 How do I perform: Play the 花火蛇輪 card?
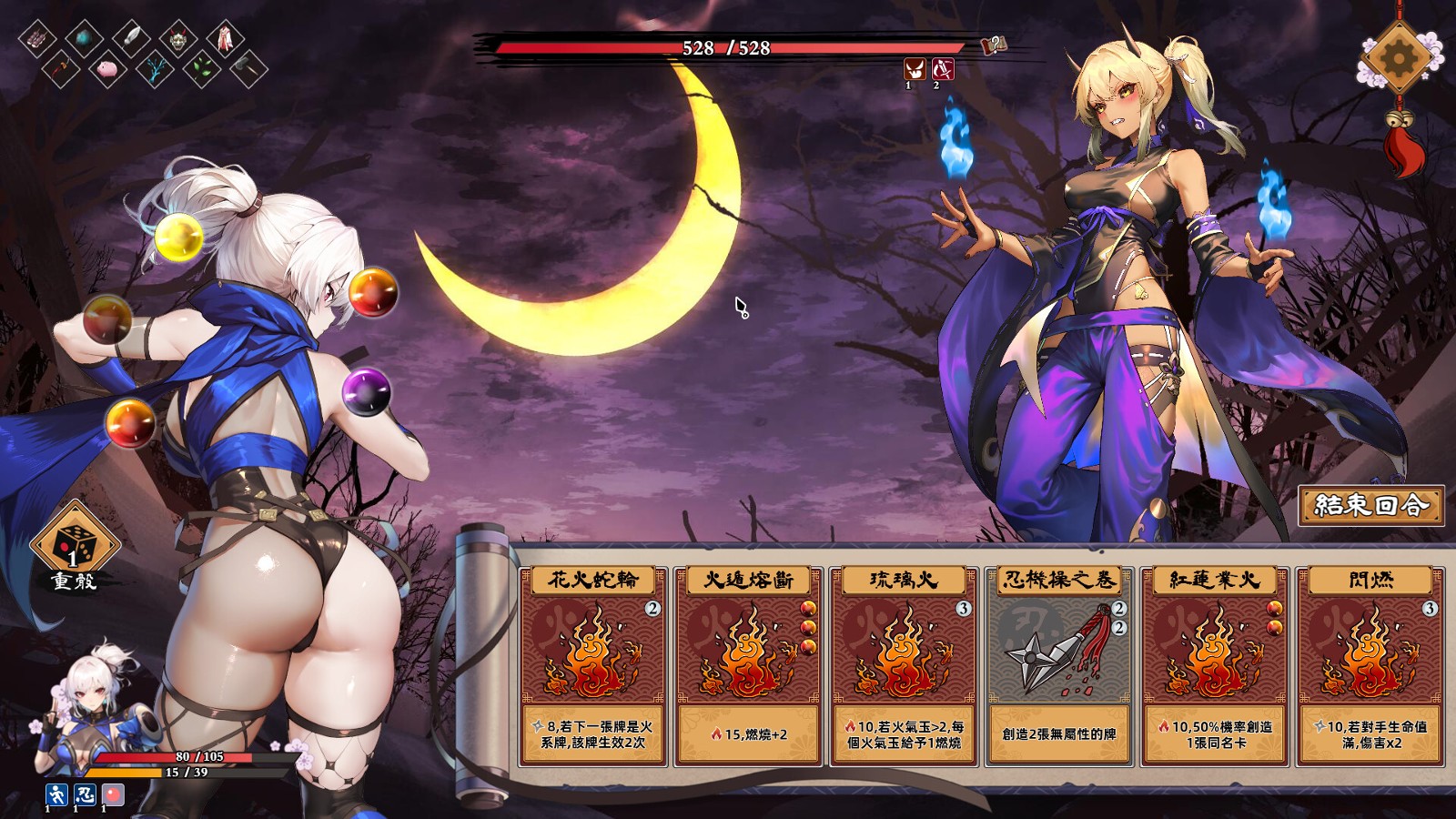click(x=593, y=665)
